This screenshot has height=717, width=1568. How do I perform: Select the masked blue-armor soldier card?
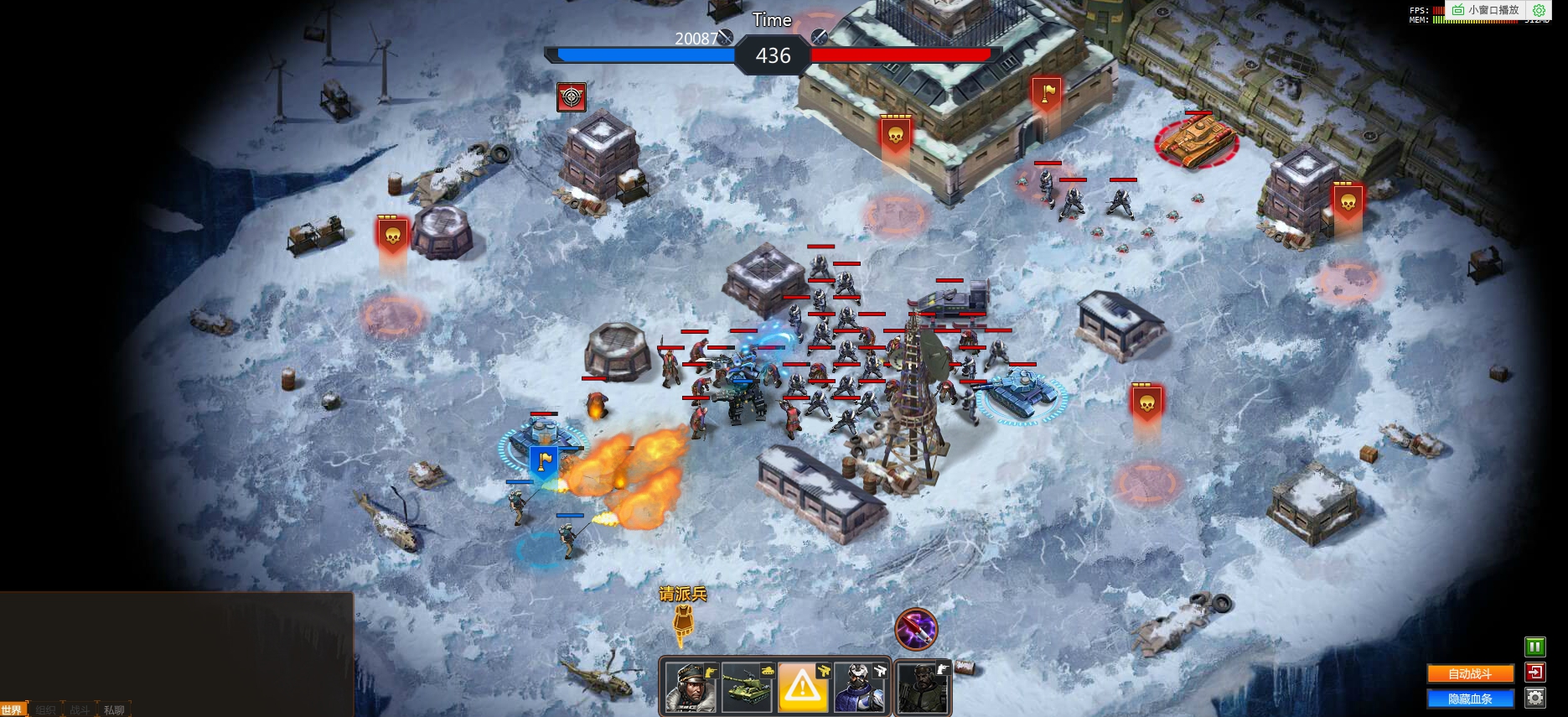(860, 688)
